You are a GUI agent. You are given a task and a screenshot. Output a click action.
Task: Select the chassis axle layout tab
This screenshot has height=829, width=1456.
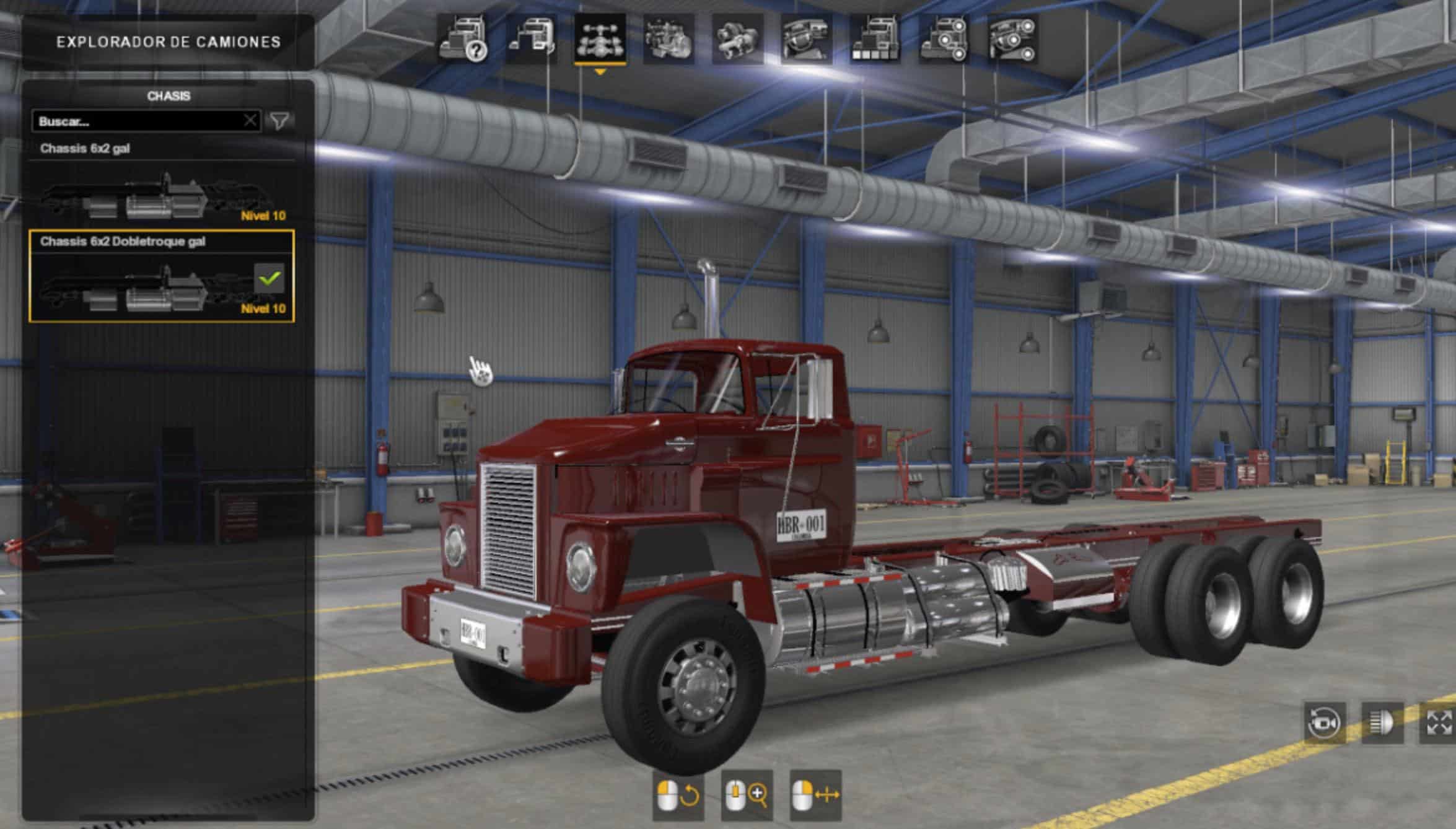[600, 40]
